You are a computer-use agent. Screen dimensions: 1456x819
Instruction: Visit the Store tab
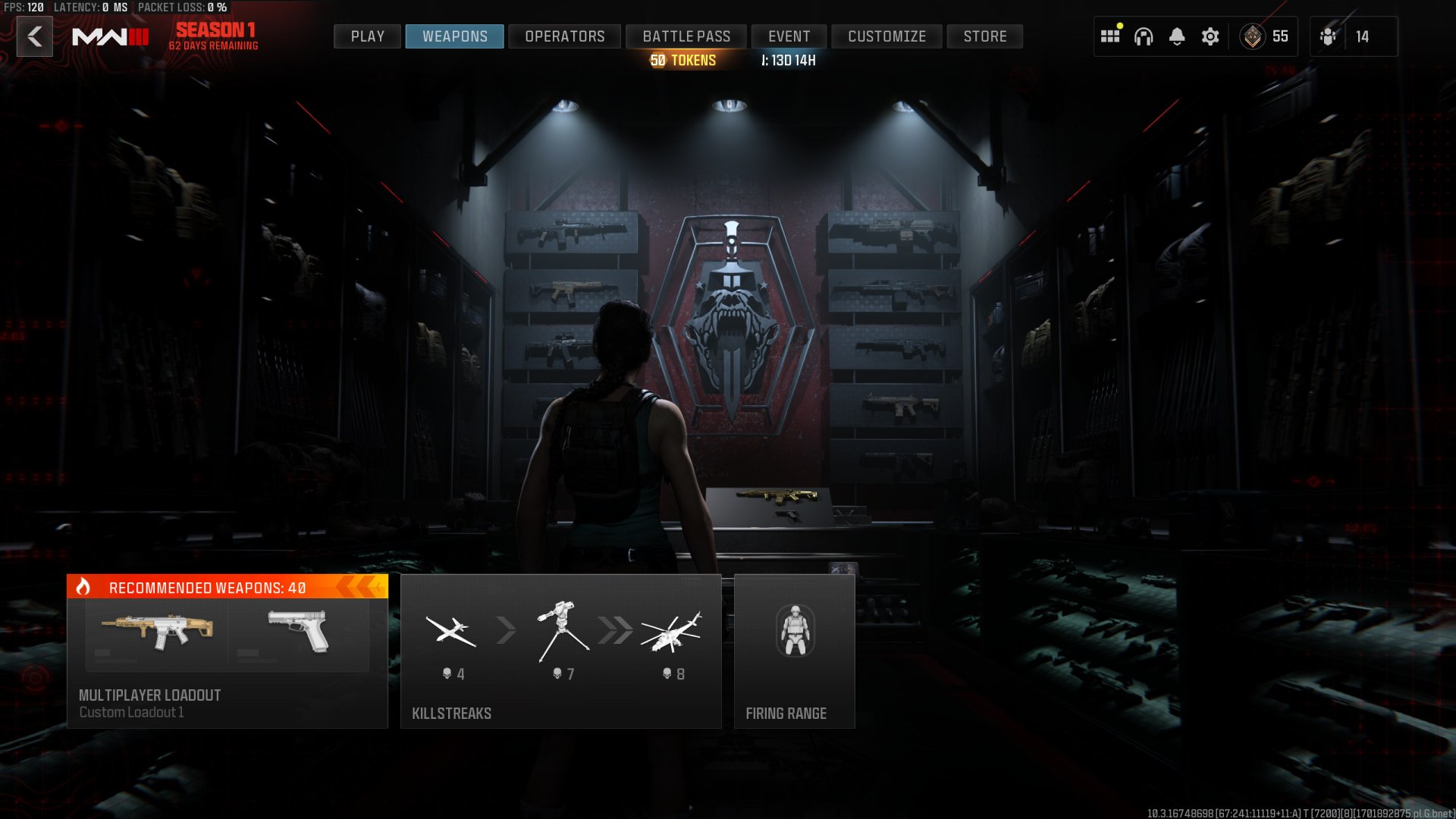coord(984,36)
